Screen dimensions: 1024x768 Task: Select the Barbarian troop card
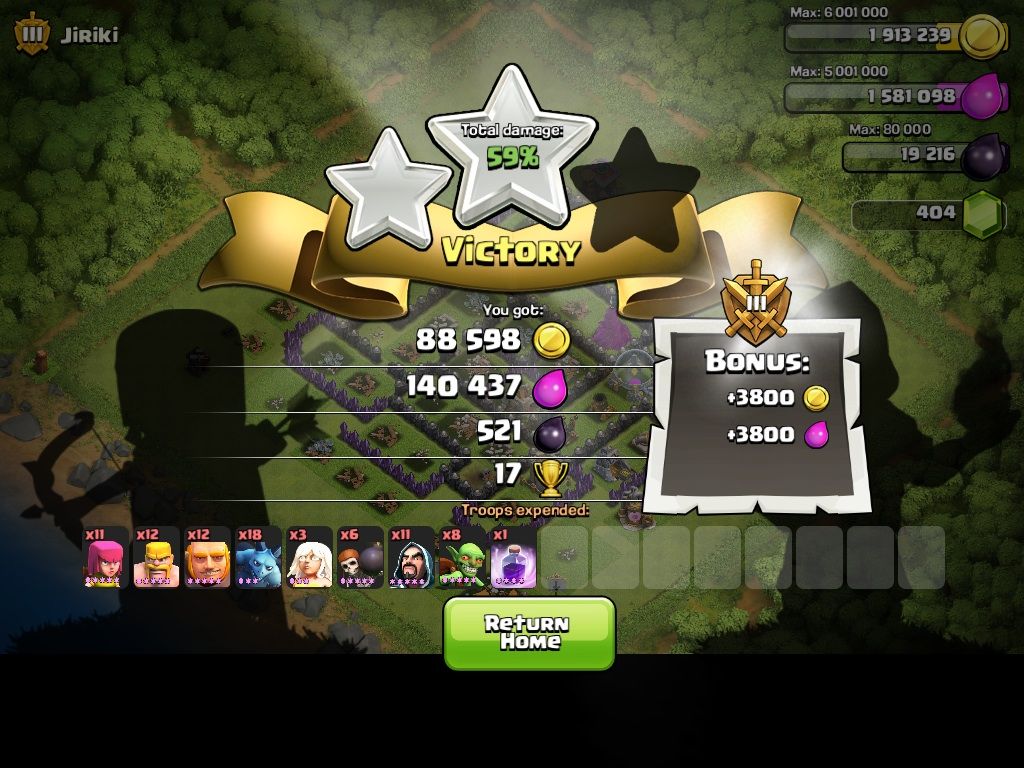pos(156,558)
